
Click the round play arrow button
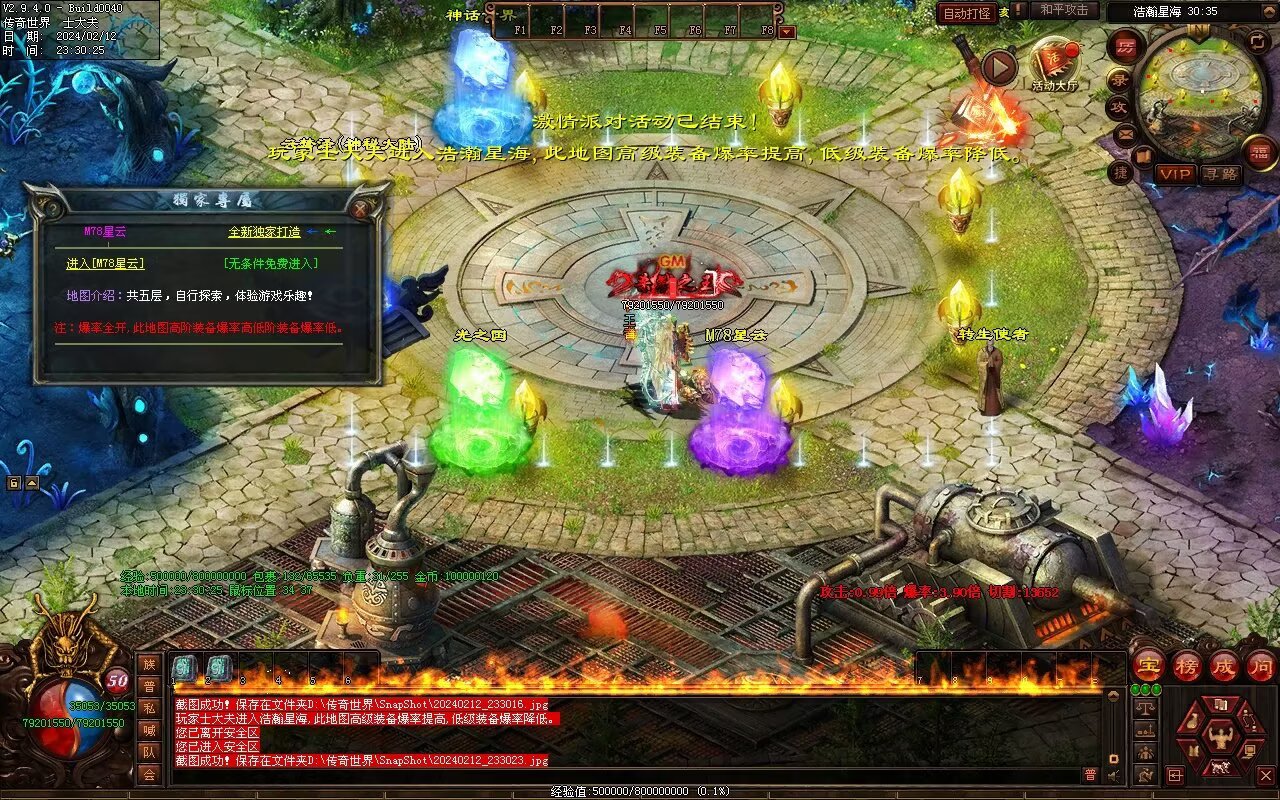tap(998, 67)
